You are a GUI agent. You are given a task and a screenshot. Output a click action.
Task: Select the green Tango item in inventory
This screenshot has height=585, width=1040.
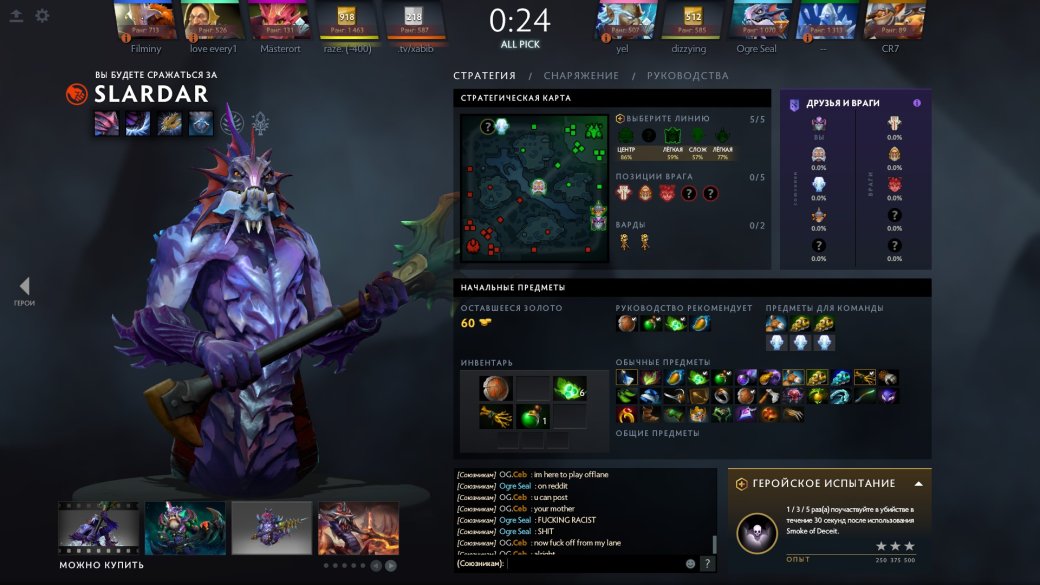pyautogui.click(x=569, y=389)
